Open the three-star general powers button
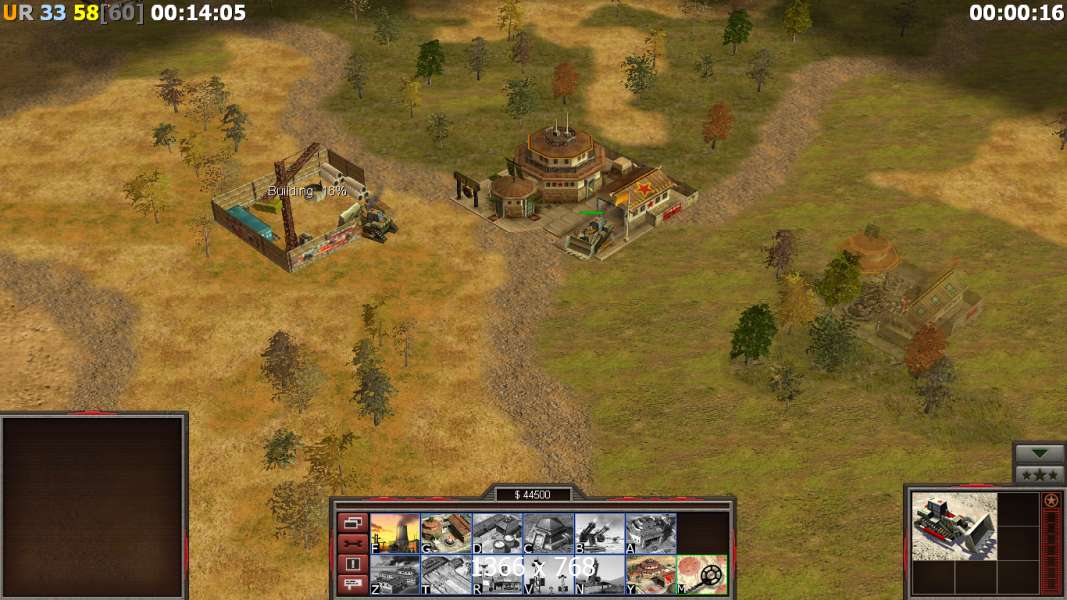1067x600 pixels. (1039, 474)
